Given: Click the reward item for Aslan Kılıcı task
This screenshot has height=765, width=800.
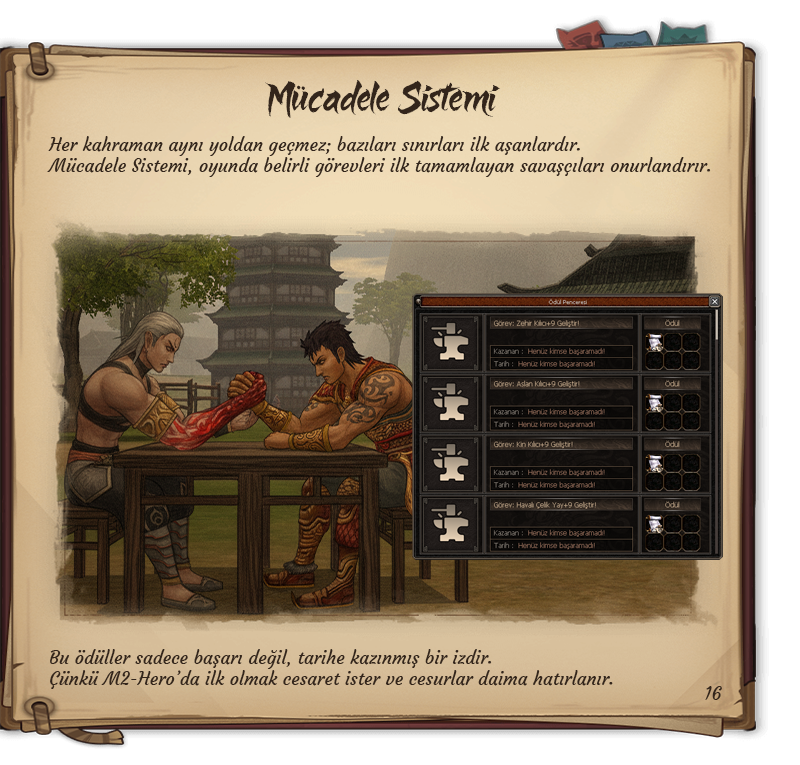Looking at the screenshot, I should click(x=654, y=403).
